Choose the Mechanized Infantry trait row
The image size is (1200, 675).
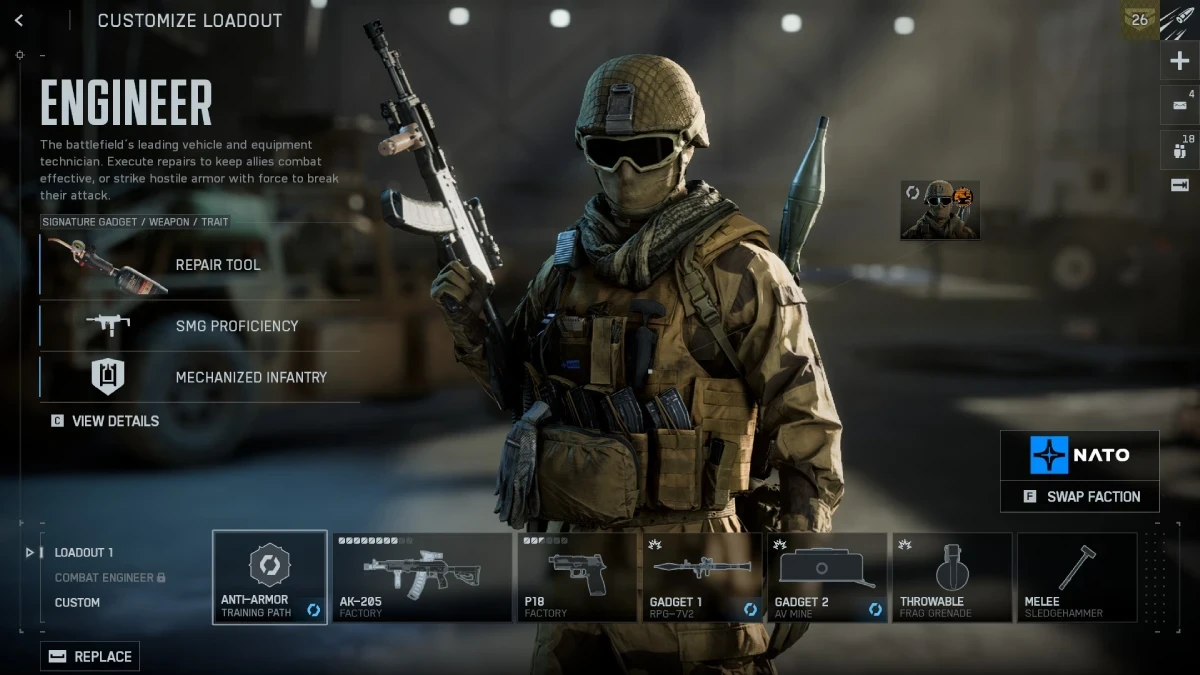(x=200, y=377)
